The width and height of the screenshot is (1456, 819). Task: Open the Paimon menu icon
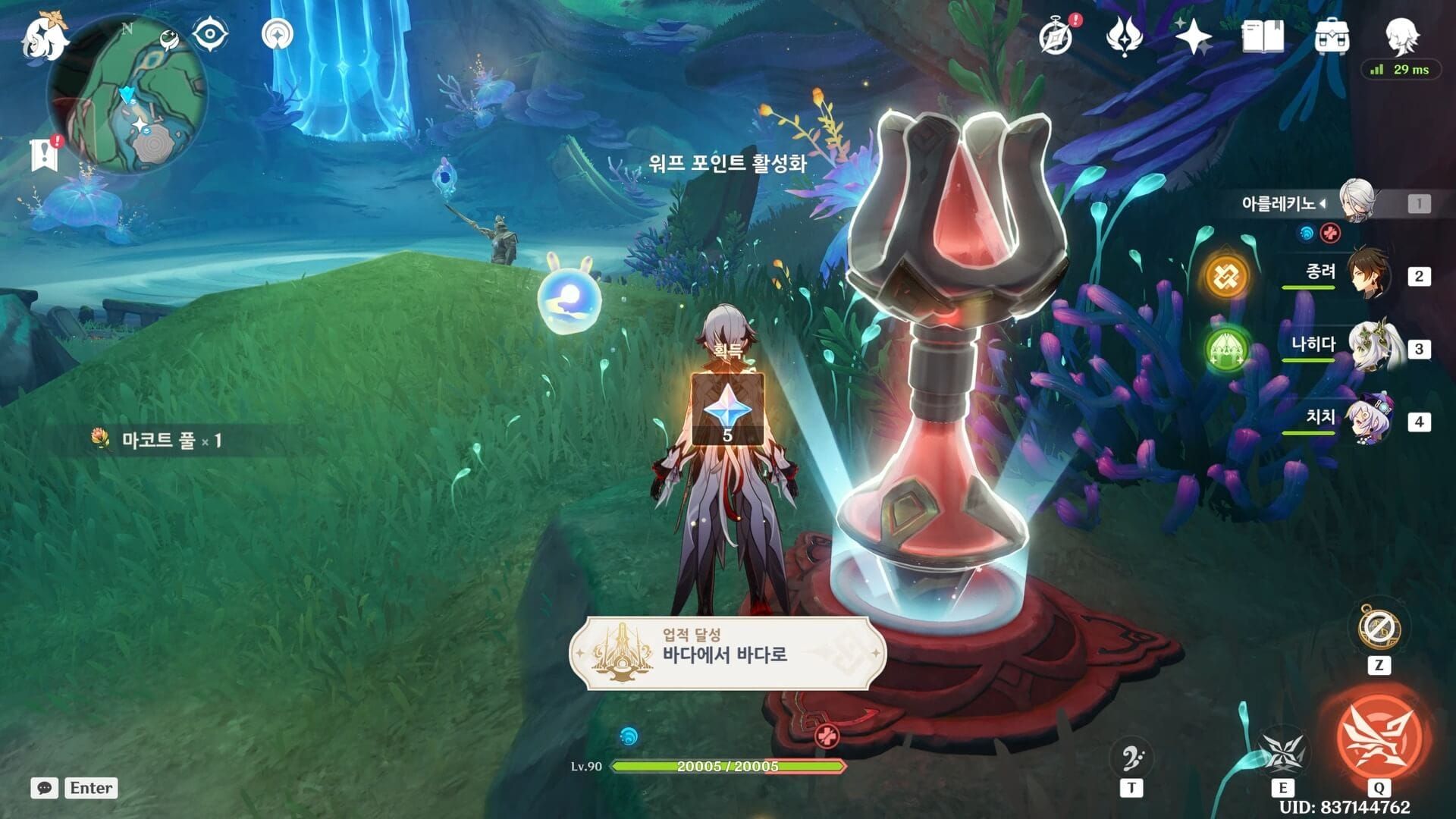pos(44,36)
